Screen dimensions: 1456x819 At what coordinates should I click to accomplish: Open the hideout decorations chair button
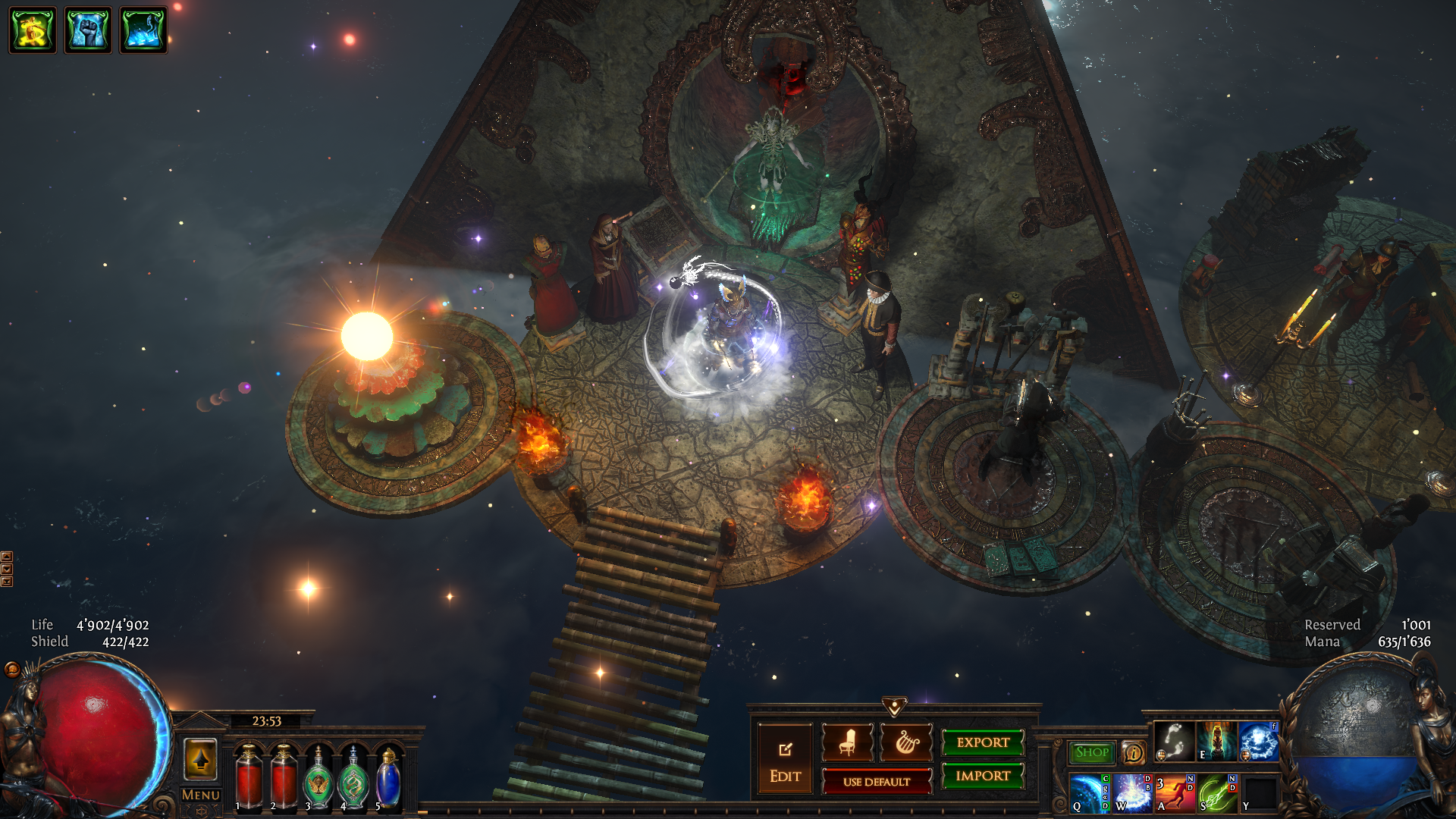(847, 742)
